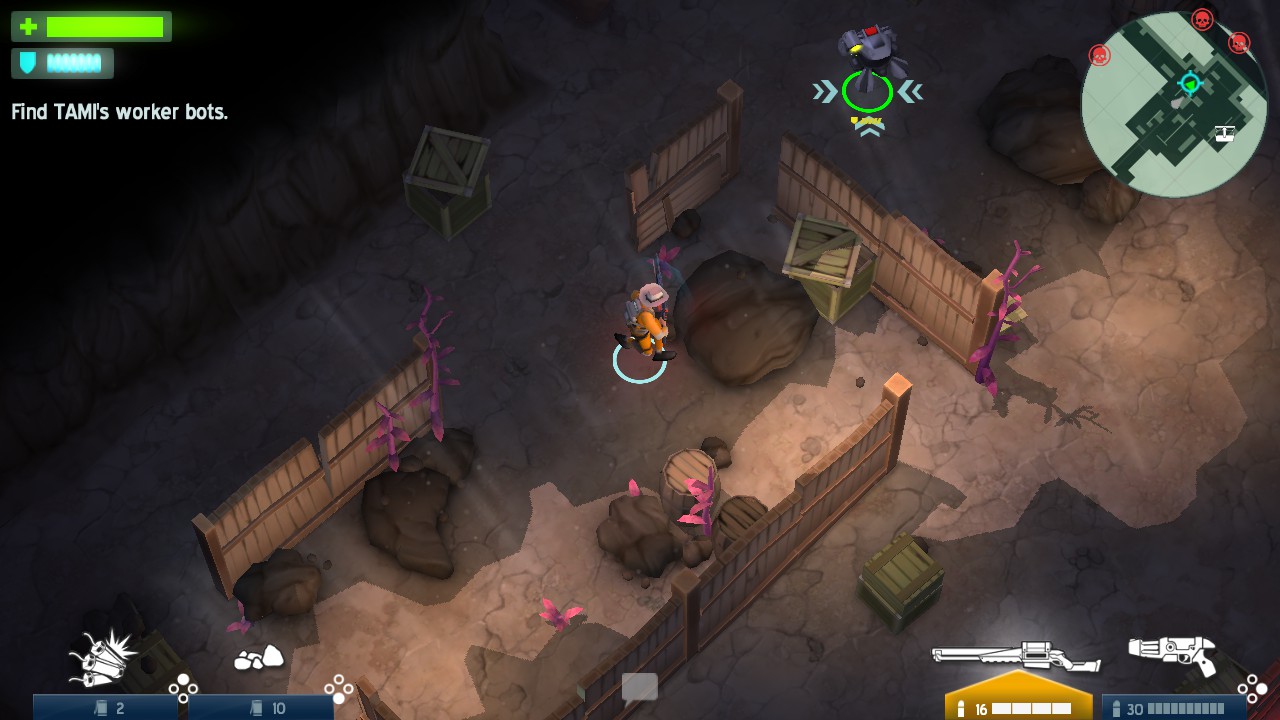Select the player character in orange suit
1280x720 pixels.
click(645, 320)
